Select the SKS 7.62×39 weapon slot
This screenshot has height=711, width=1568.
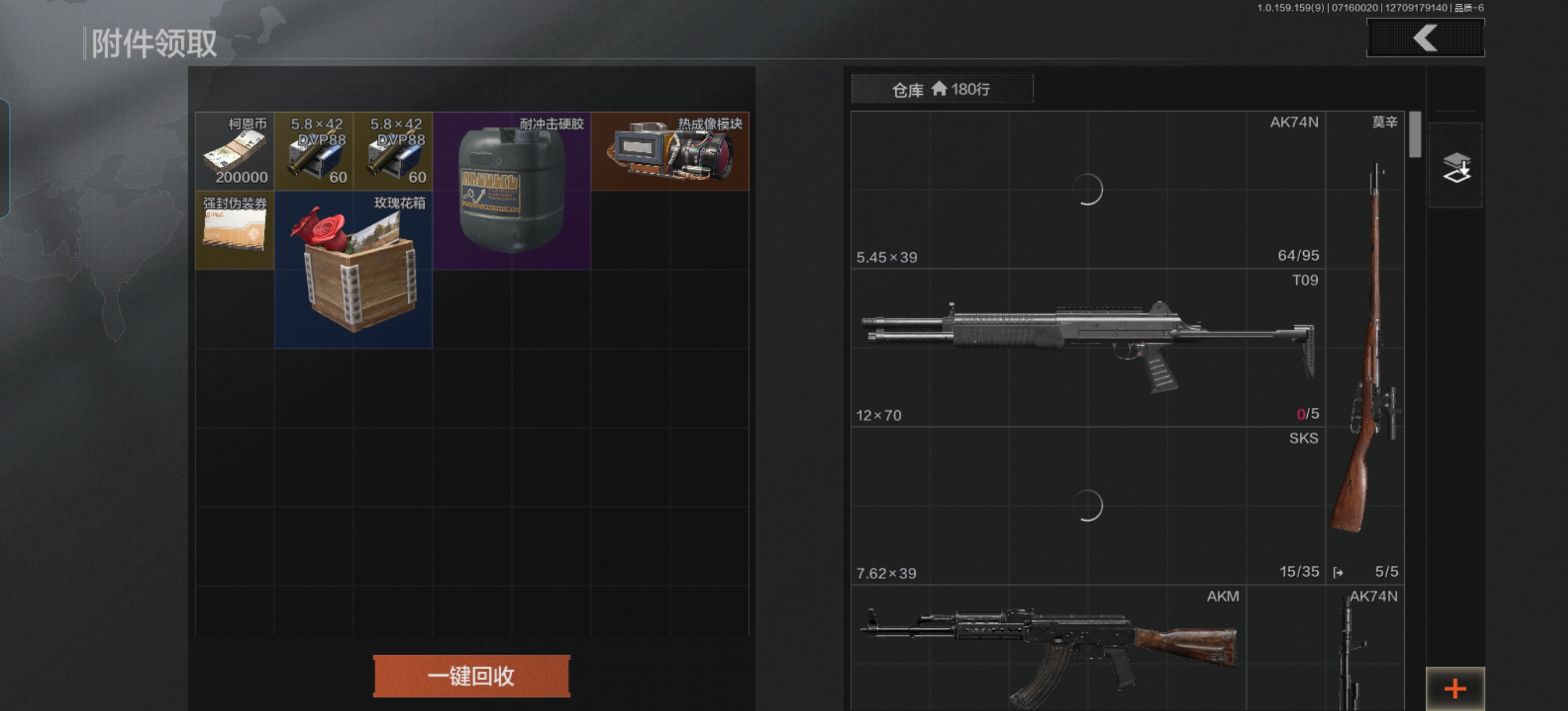point(1087,506)
